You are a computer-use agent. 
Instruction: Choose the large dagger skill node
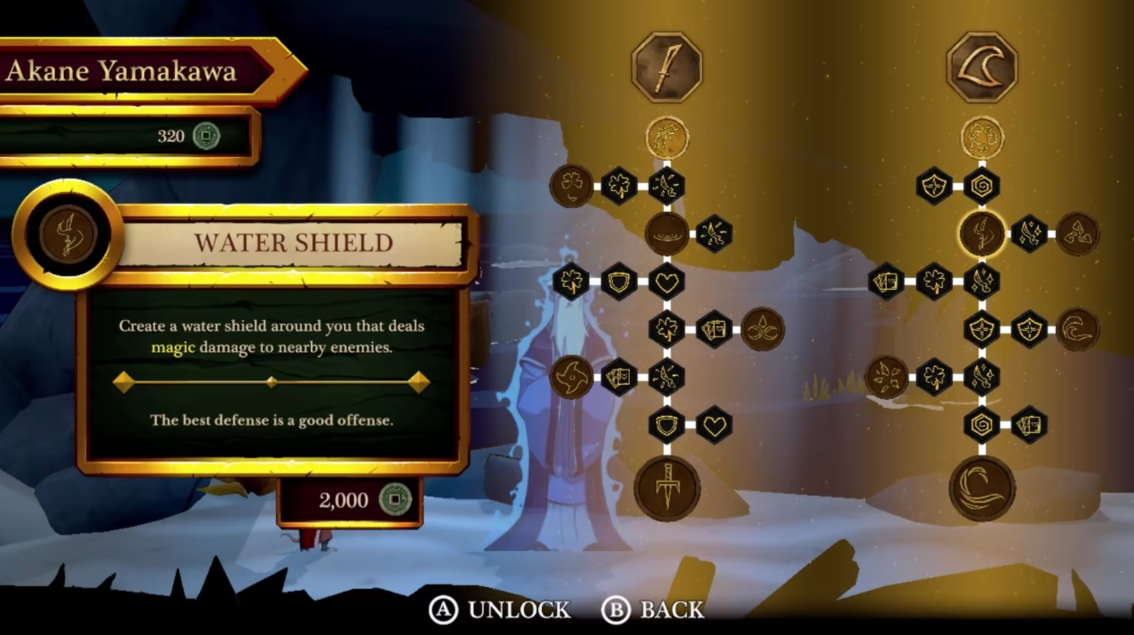tap(667, 487)
